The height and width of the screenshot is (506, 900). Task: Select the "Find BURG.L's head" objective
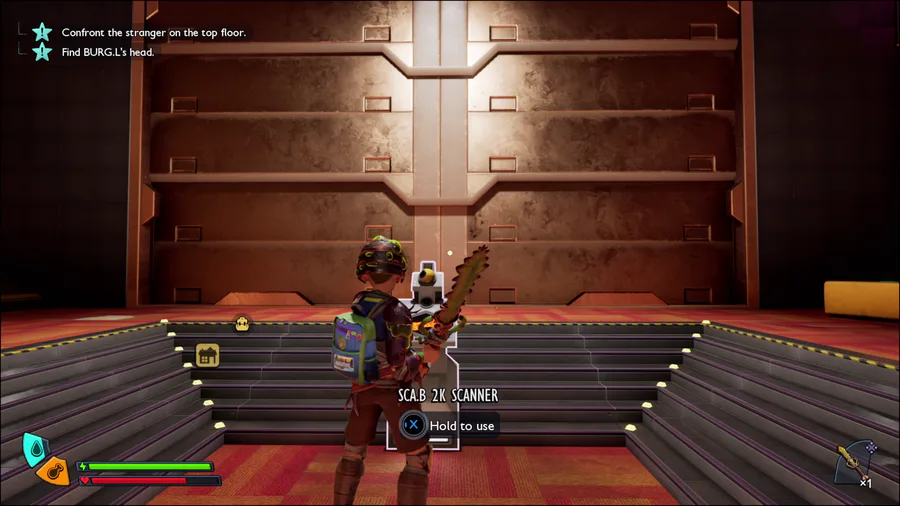(107, 52)
